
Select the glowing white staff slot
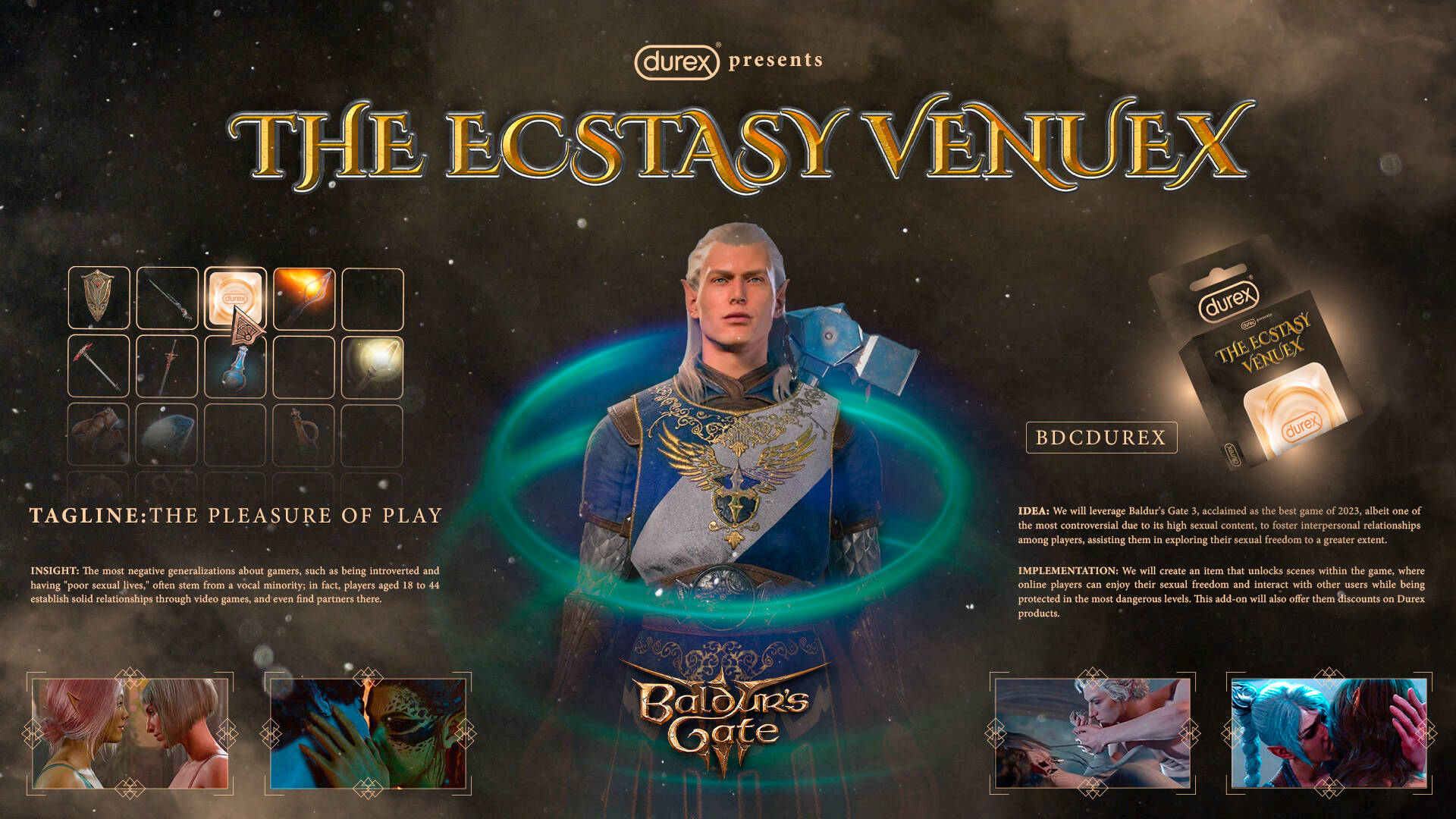(x=372, y=366)
